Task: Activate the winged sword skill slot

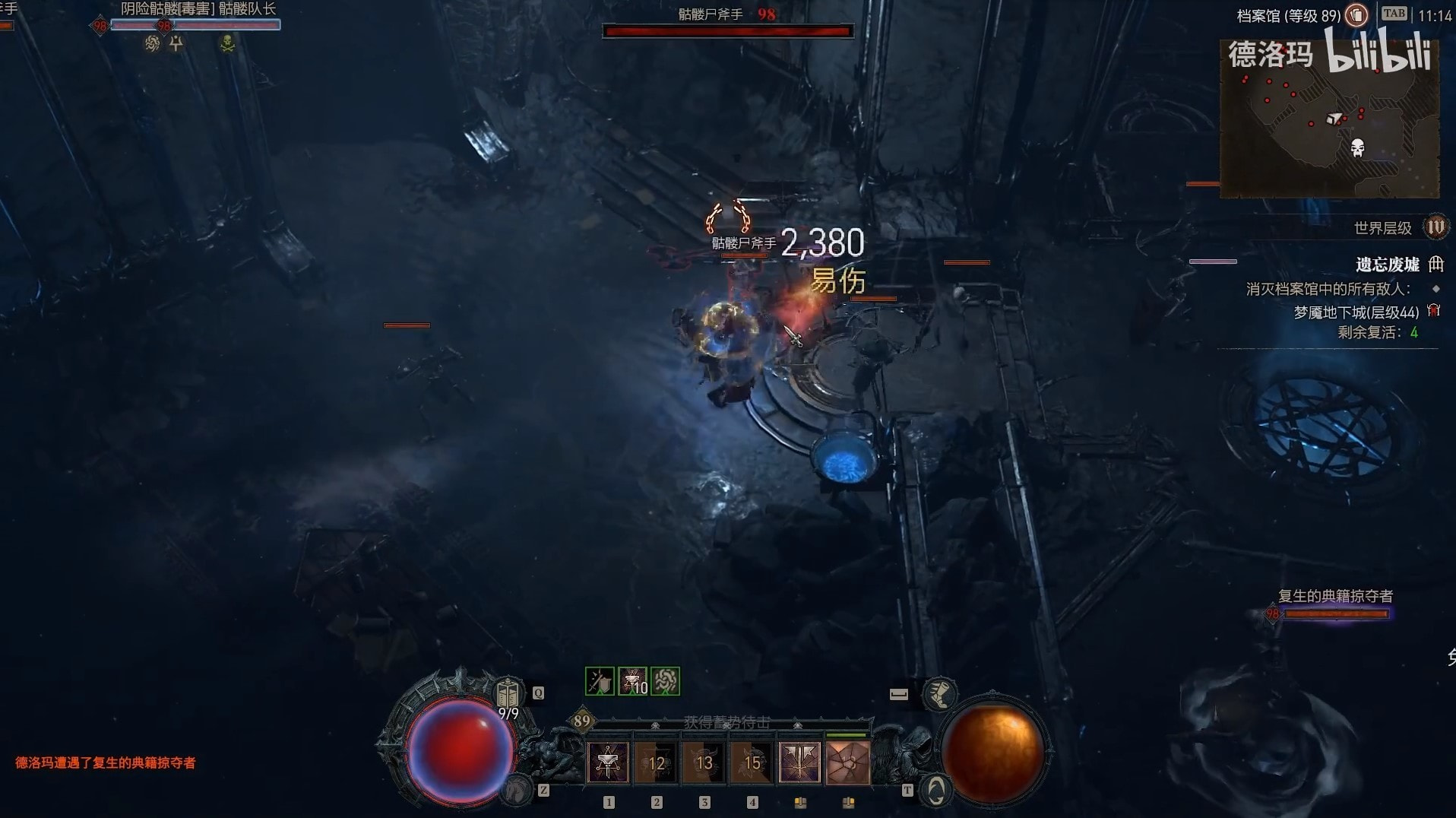Action: click(800, 763)
